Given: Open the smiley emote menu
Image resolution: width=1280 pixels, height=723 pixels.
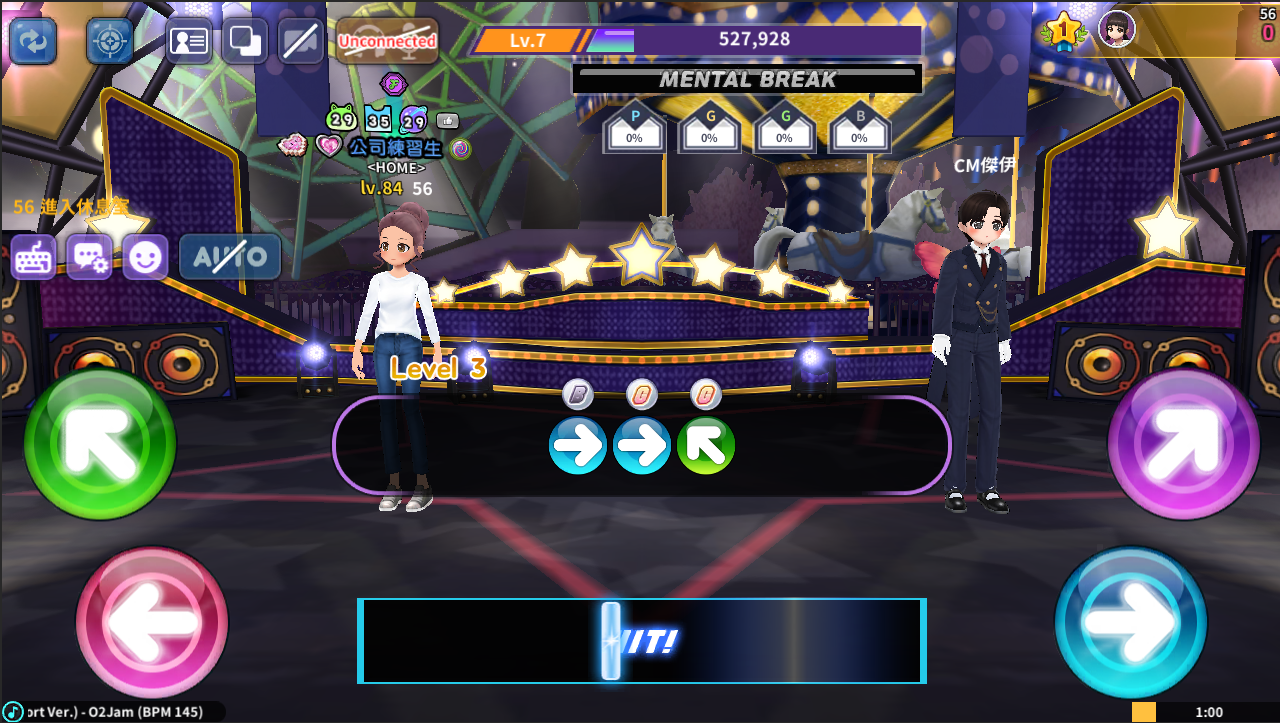Looking at the screenshot, I should click(x=145, y=257).
